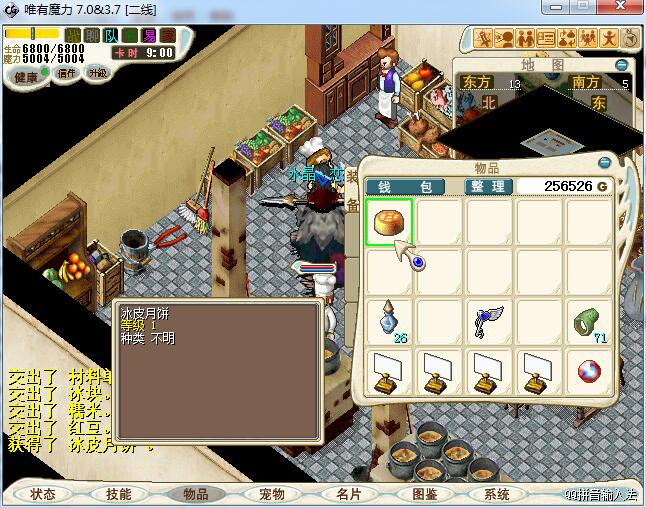
Task: Toggle the 物品 items menu
Action: coord(195,494)
